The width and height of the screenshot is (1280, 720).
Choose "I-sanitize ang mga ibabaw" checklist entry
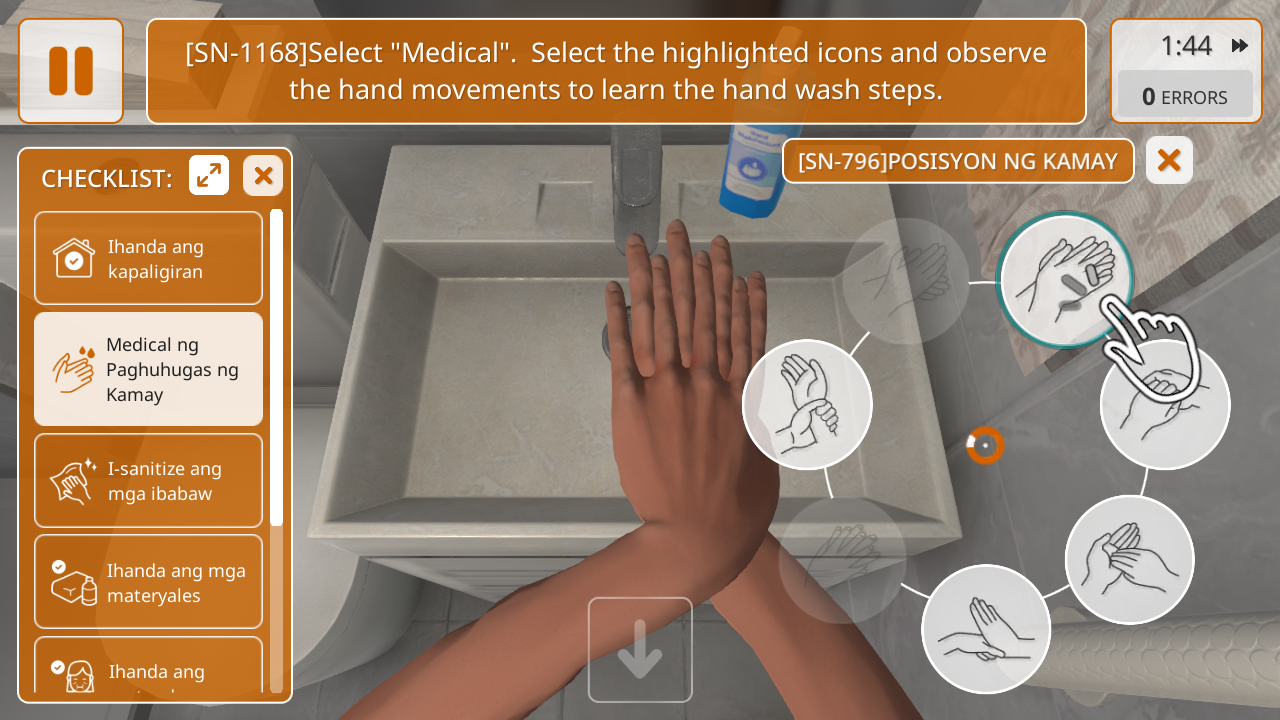tap(148, 481)
